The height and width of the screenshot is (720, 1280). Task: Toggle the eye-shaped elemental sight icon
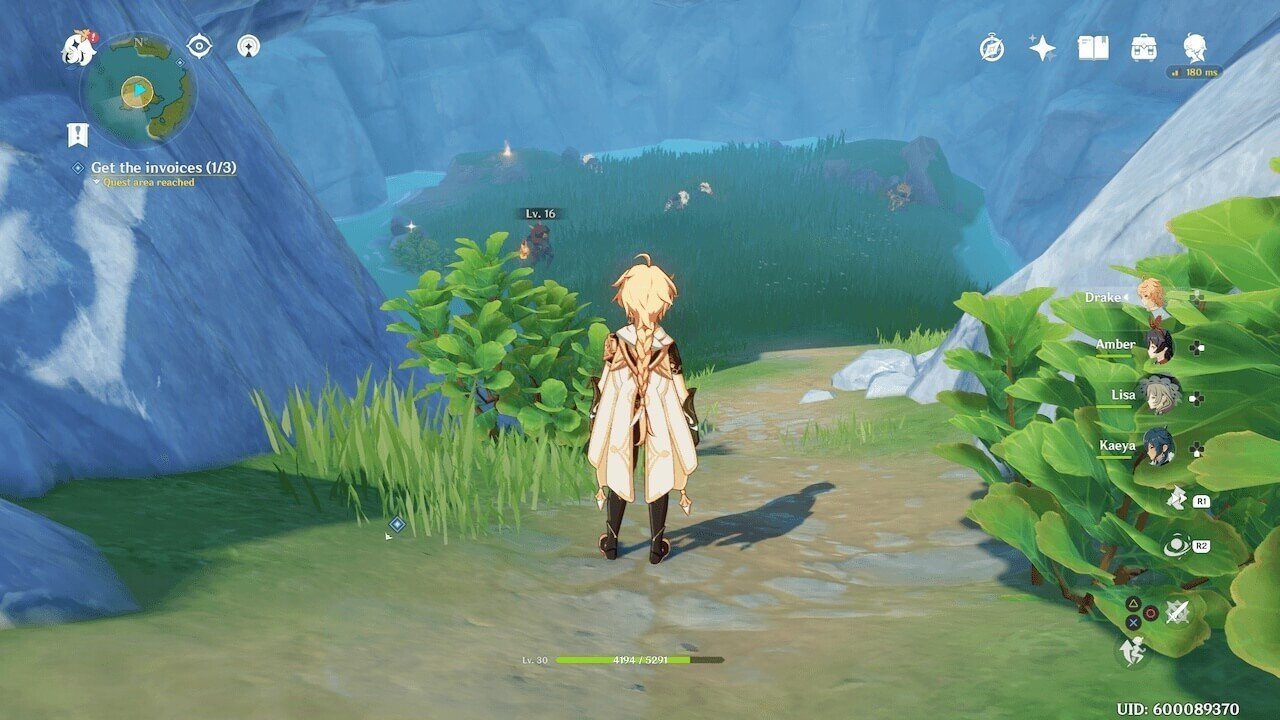[x=200, y=46]
